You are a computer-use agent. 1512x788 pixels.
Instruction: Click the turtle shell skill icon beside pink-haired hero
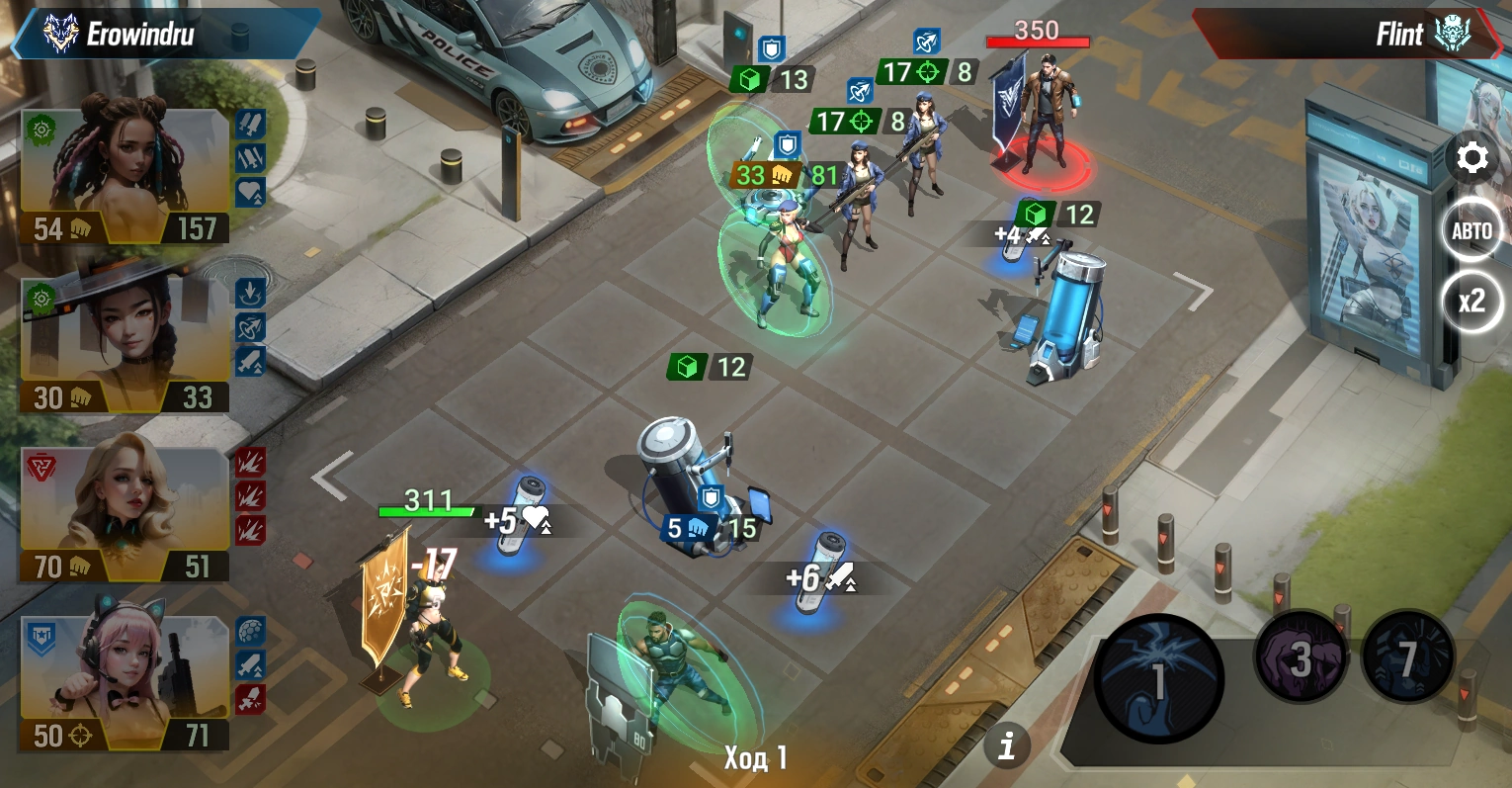pyautogui.click(x=250, y=631)
